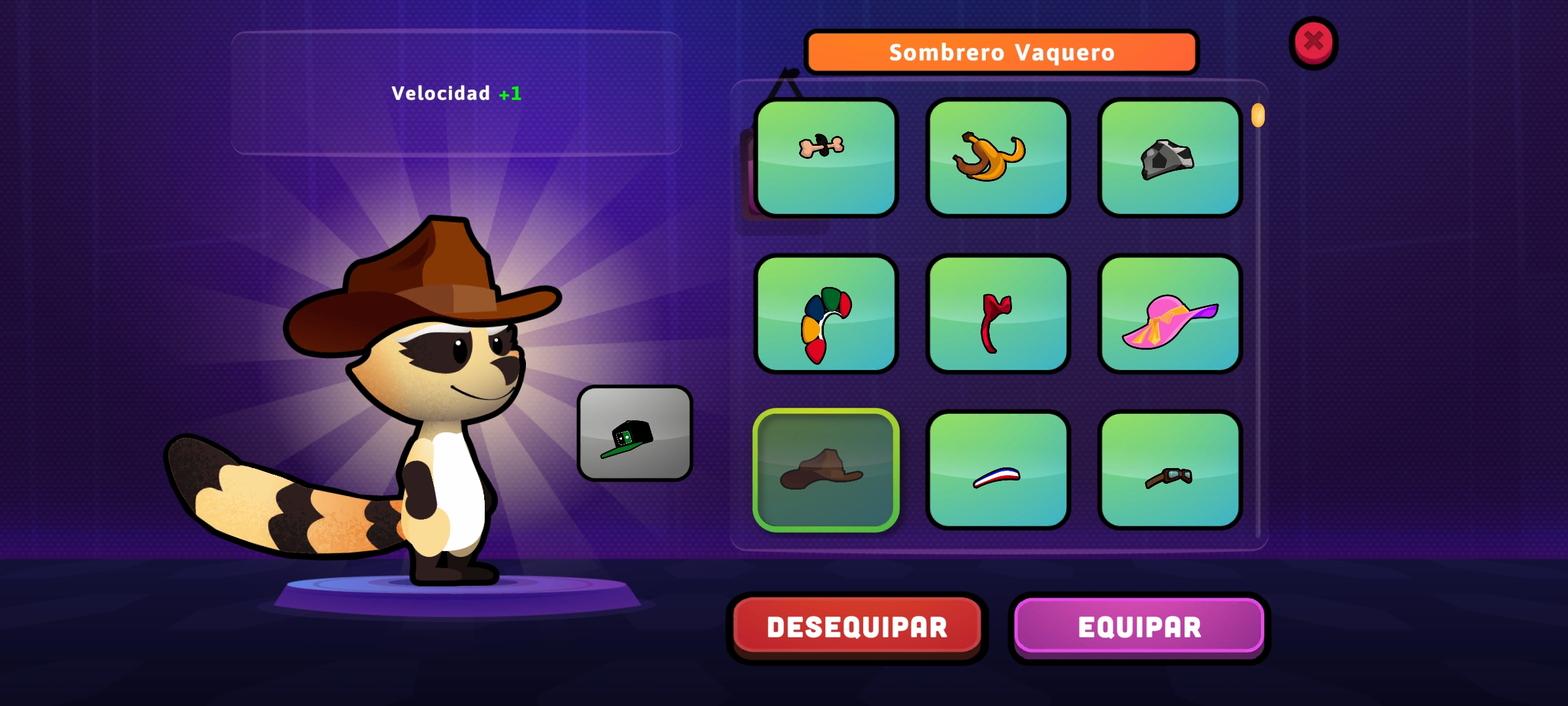Click the equipped green cap slot
1568x706 pixels.
click(634, 433)
